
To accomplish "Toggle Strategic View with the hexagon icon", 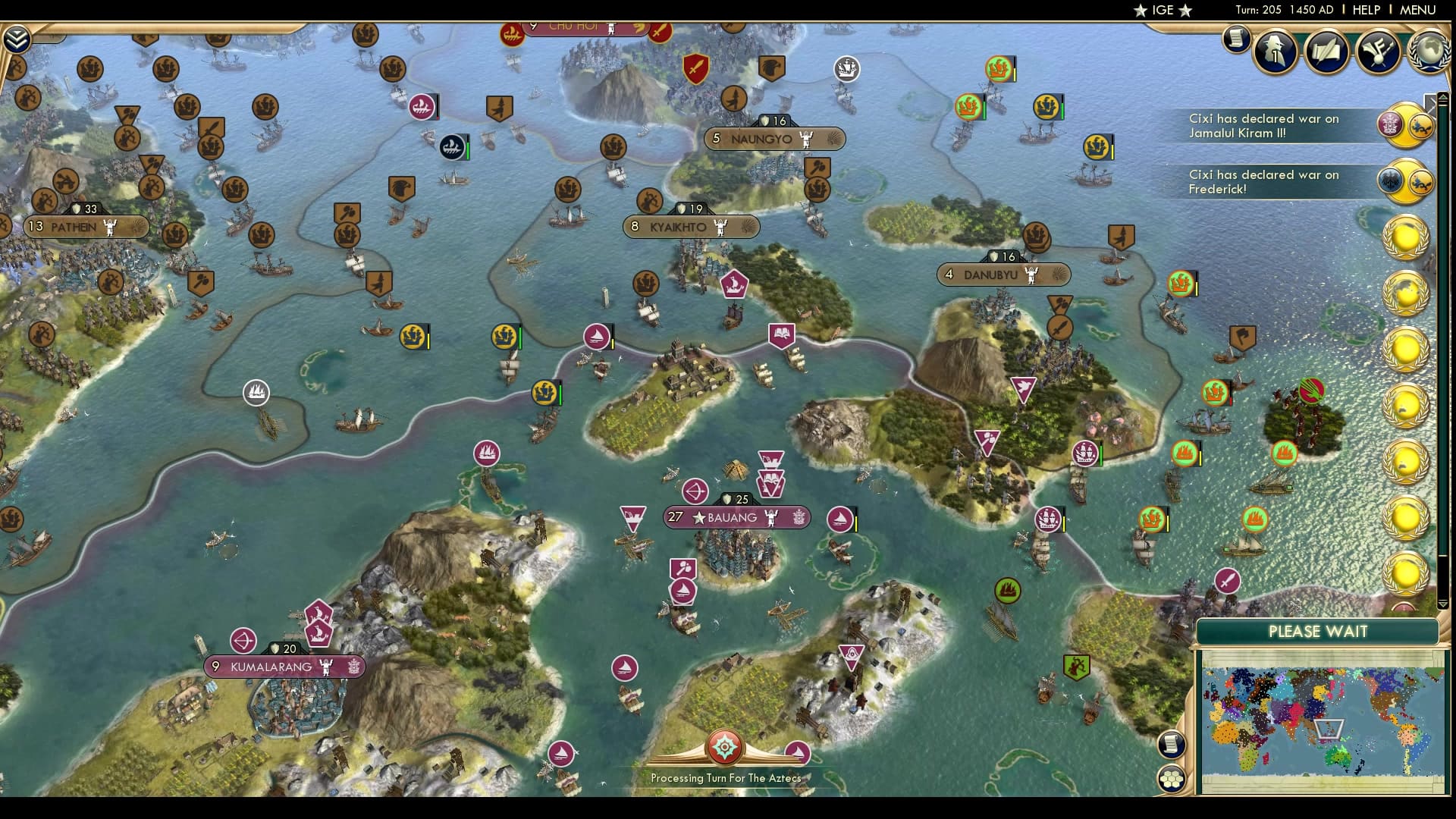I will click(1170, 777).
